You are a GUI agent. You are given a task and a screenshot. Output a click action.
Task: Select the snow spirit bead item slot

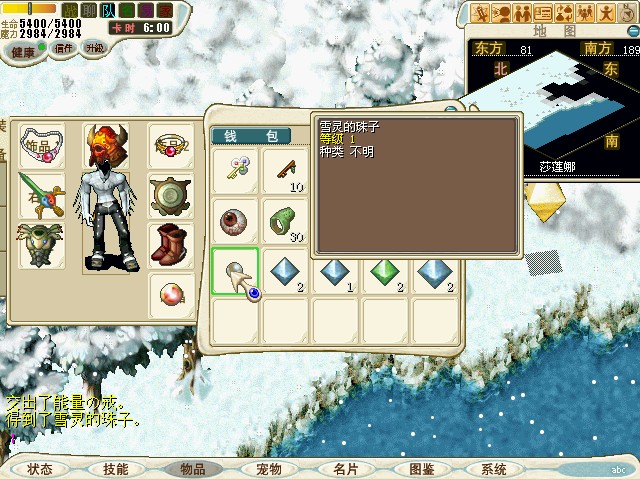[x=236, y=272]
